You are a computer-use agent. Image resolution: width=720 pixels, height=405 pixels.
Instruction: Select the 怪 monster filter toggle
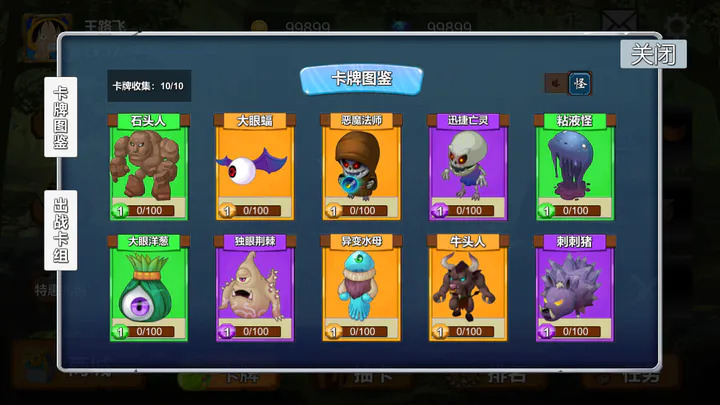coord(580,83)
